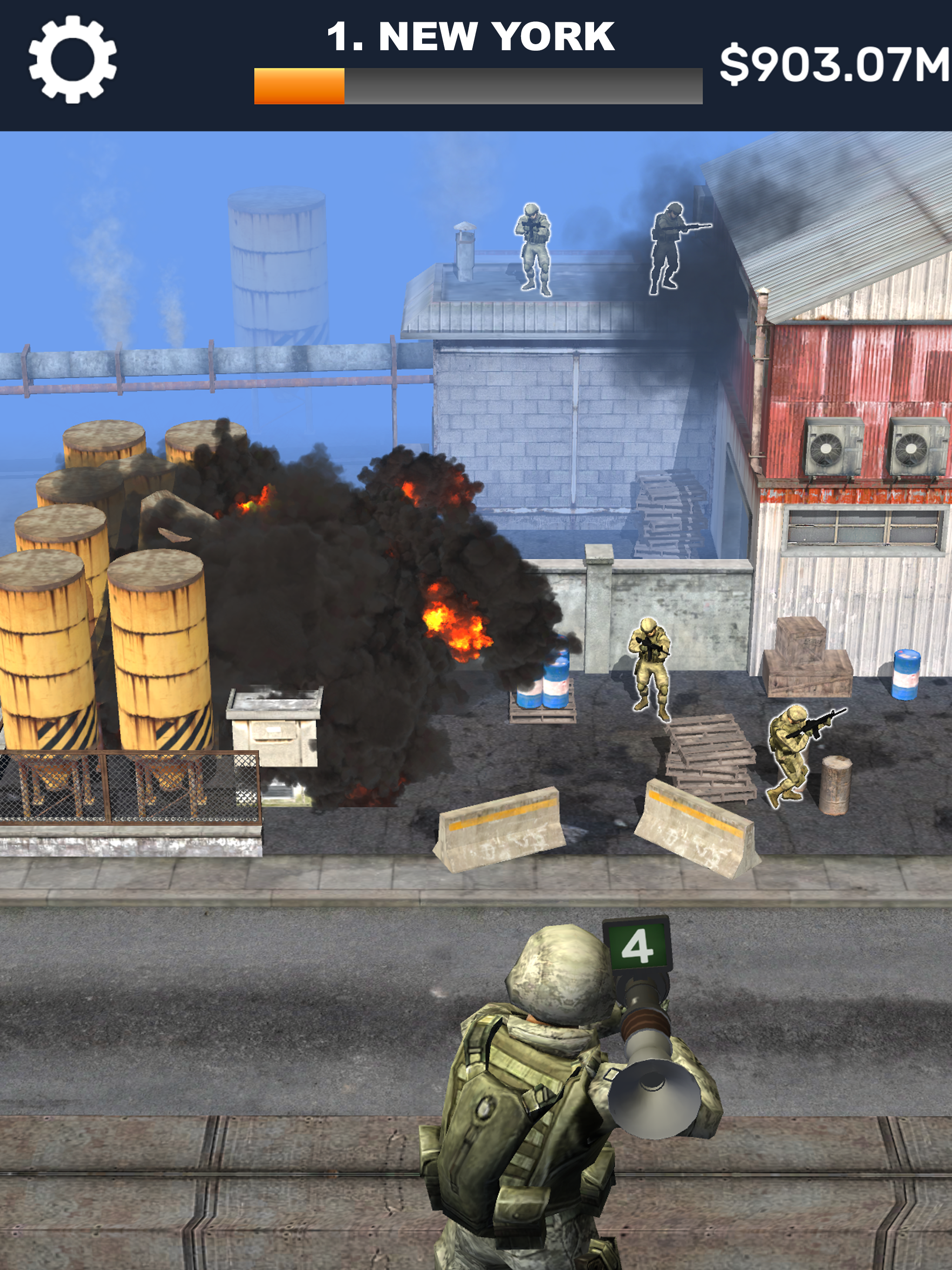Image resolution: width=952 pixels, height=1270 pixels.
Task: Tap the level title 1. NEW YORK
Action: pos(471,36)
